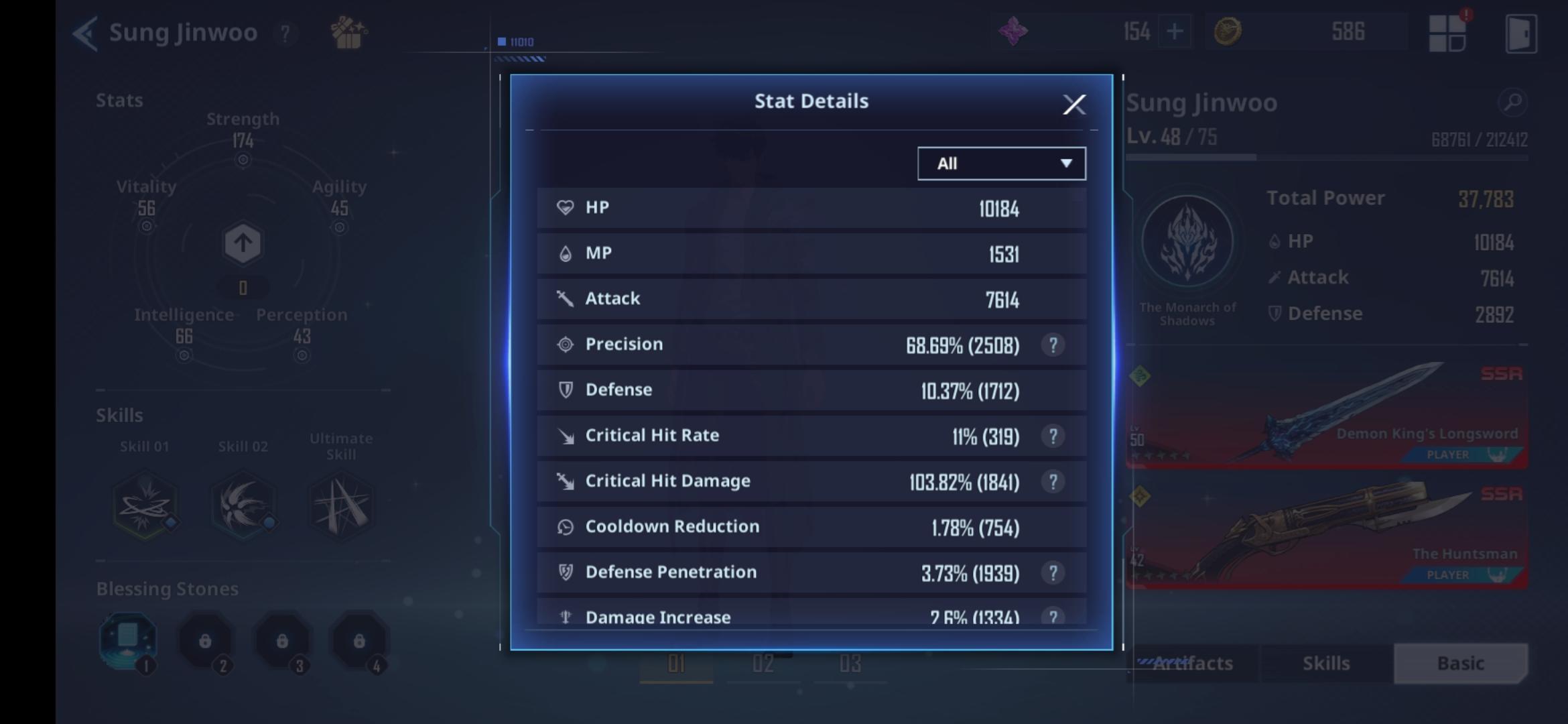Expand the Sung Jinwoo help question mark

pyautogui.click(x=287, y=33)
